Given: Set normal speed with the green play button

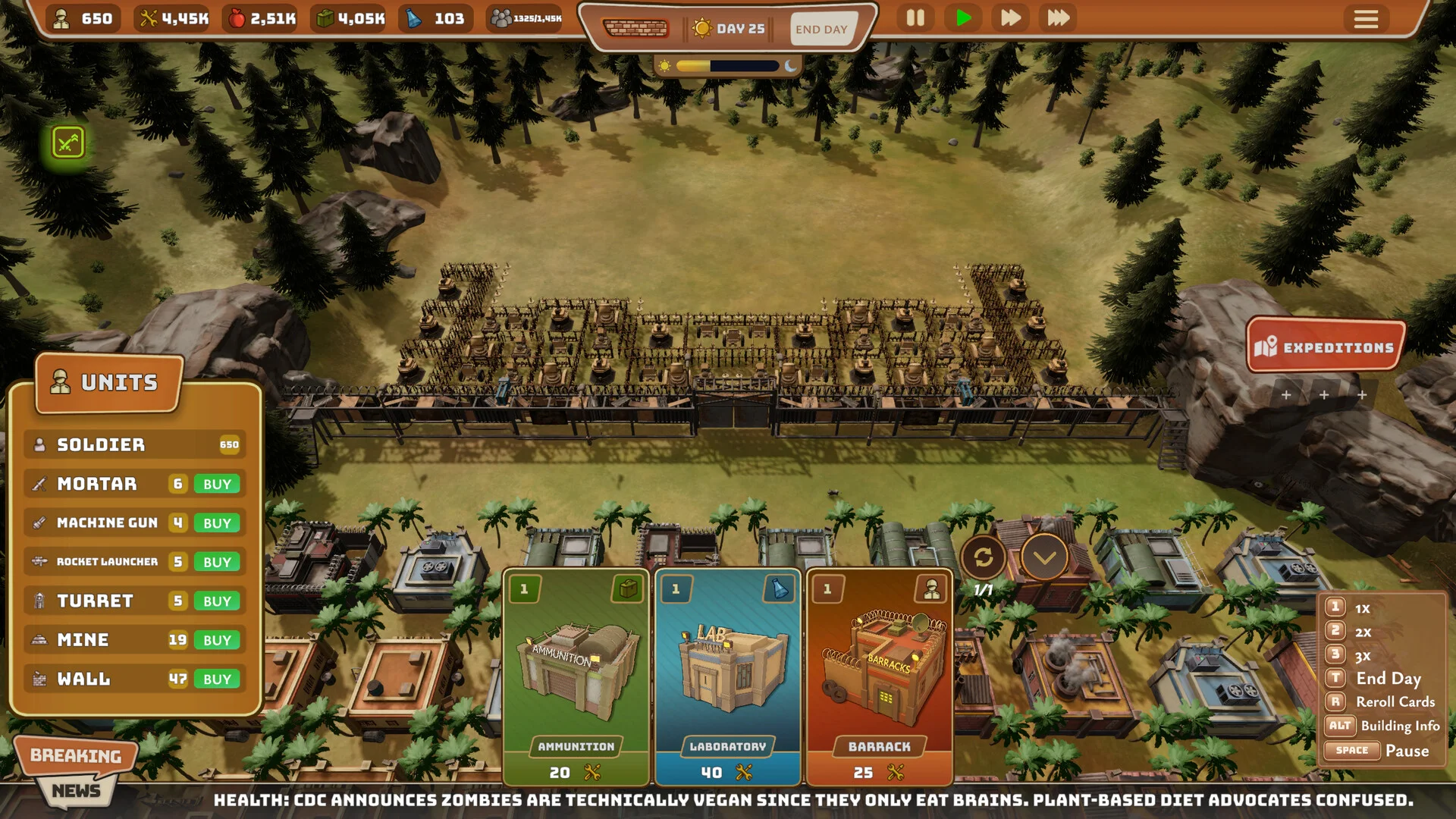Looking at the screenshot, I should click(963, 18).
